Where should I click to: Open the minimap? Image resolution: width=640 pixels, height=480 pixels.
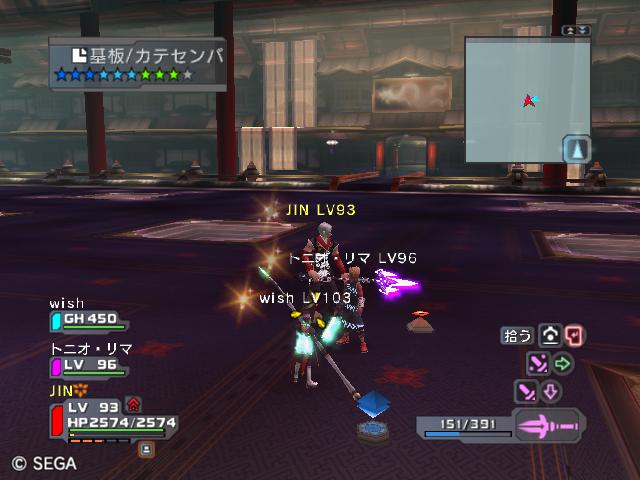[526, 100]
